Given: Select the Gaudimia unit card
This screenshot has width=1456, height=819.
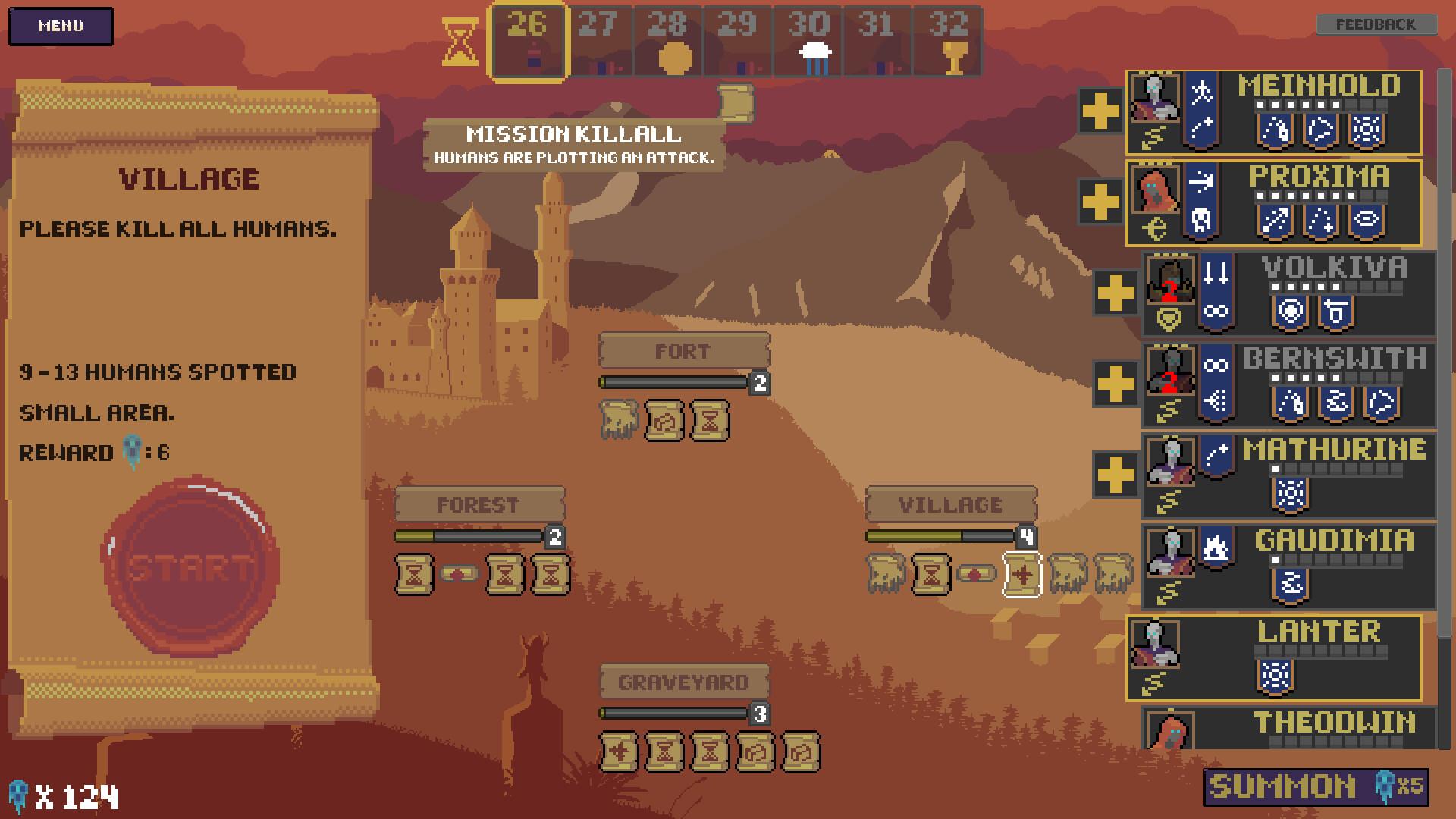Looking at the screenshot, I should click(x=1289, y=566).
